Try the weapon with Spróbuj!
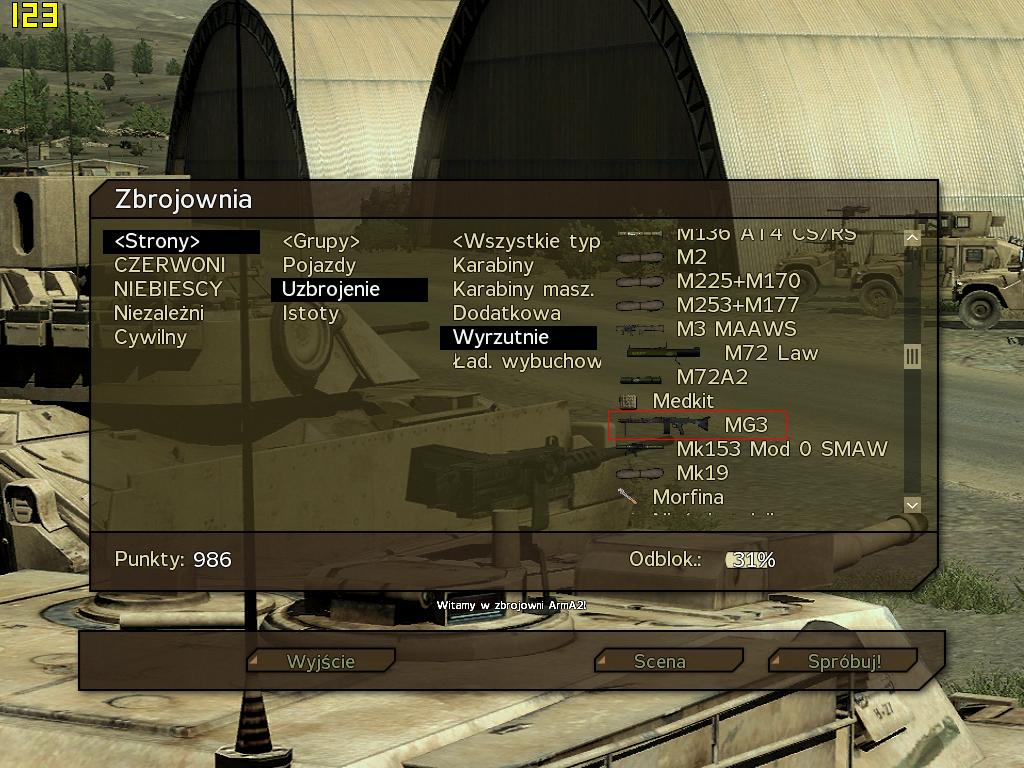1024x768 pixels. pyautogui.click(x=843, y=661)
